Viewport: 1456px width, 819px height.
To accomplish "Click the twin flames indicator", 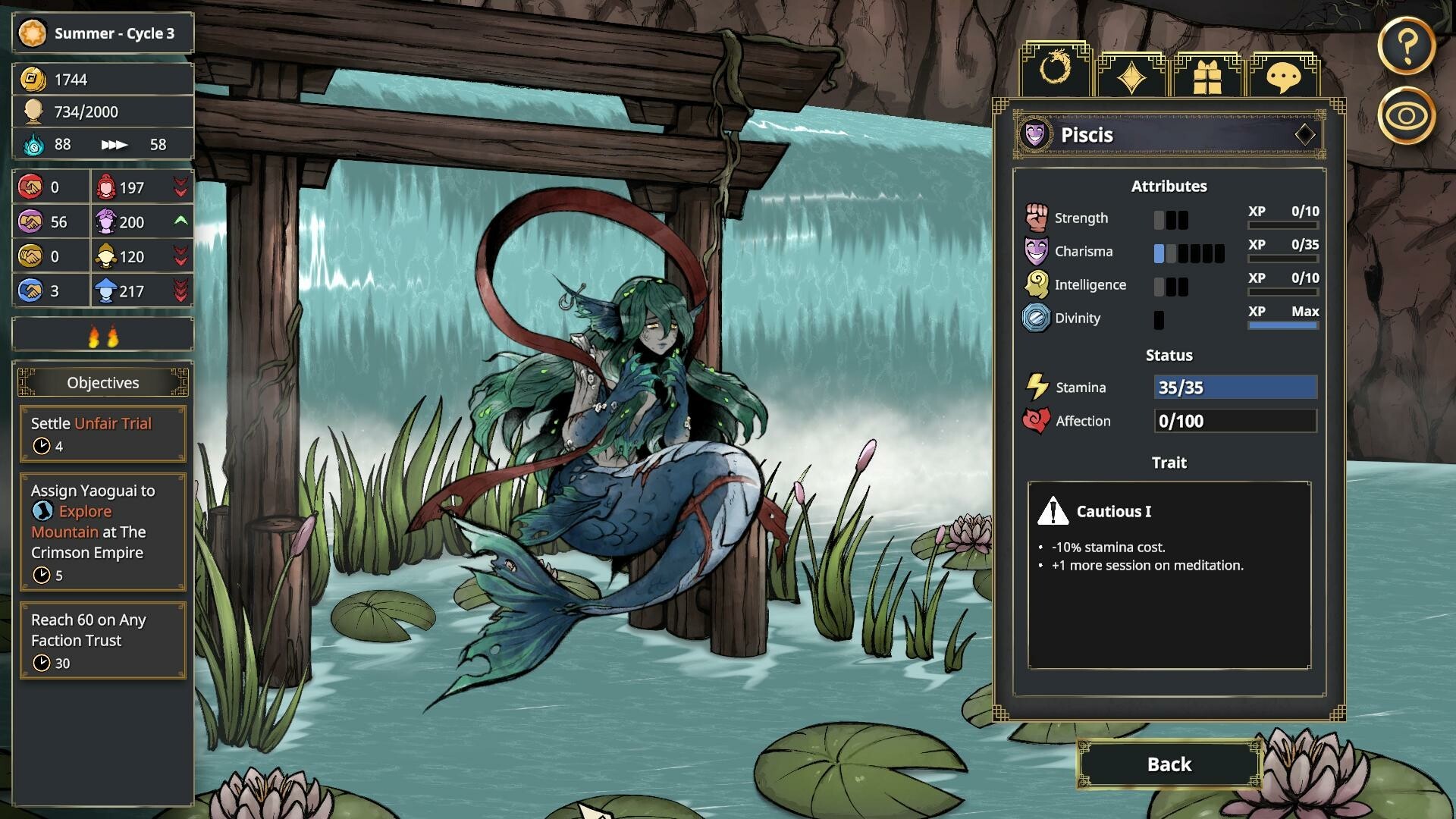I will pos(103,335).
